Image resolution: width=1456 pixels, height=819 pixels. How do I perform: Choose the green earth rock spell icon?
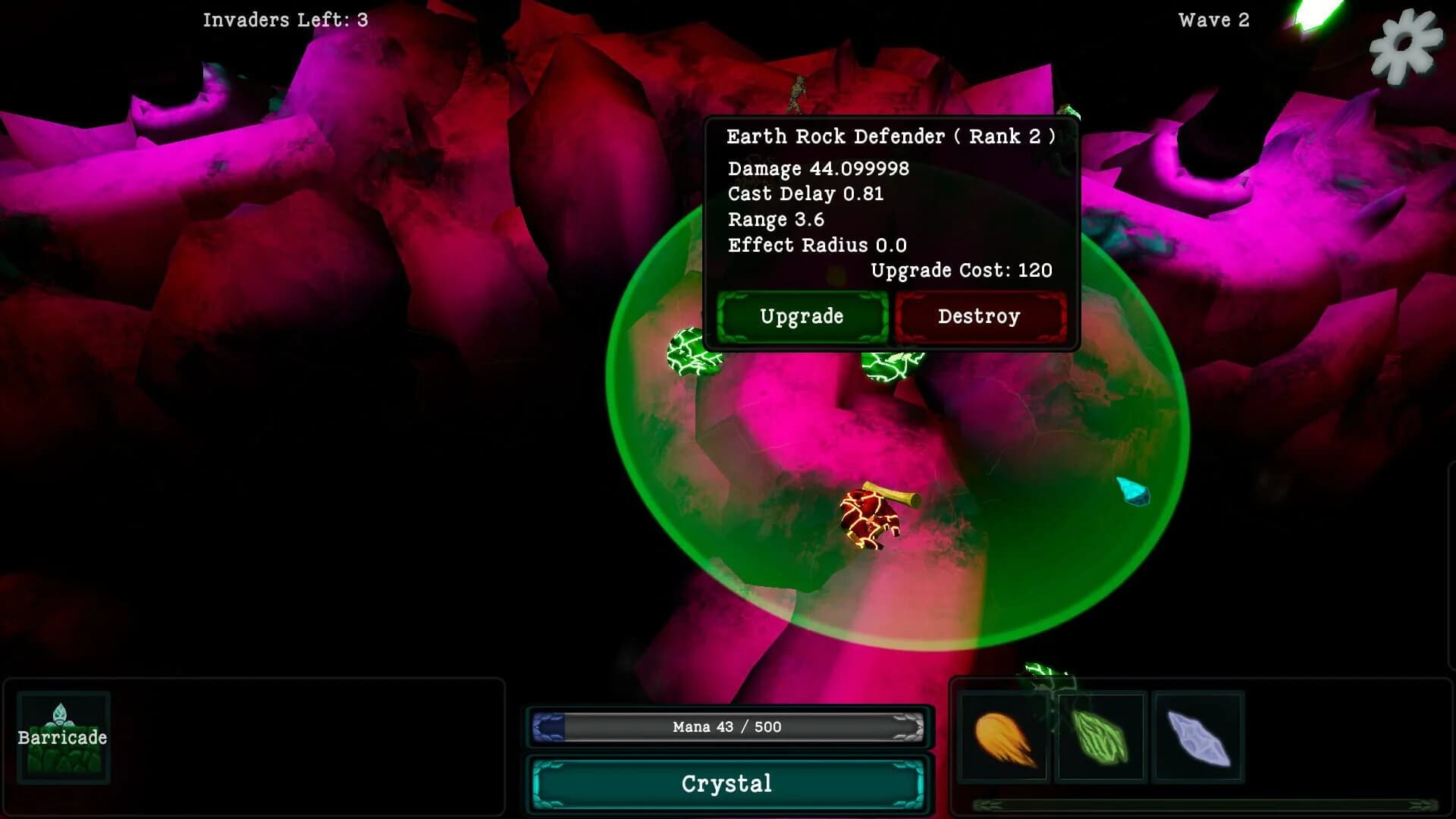(1100, 737)
